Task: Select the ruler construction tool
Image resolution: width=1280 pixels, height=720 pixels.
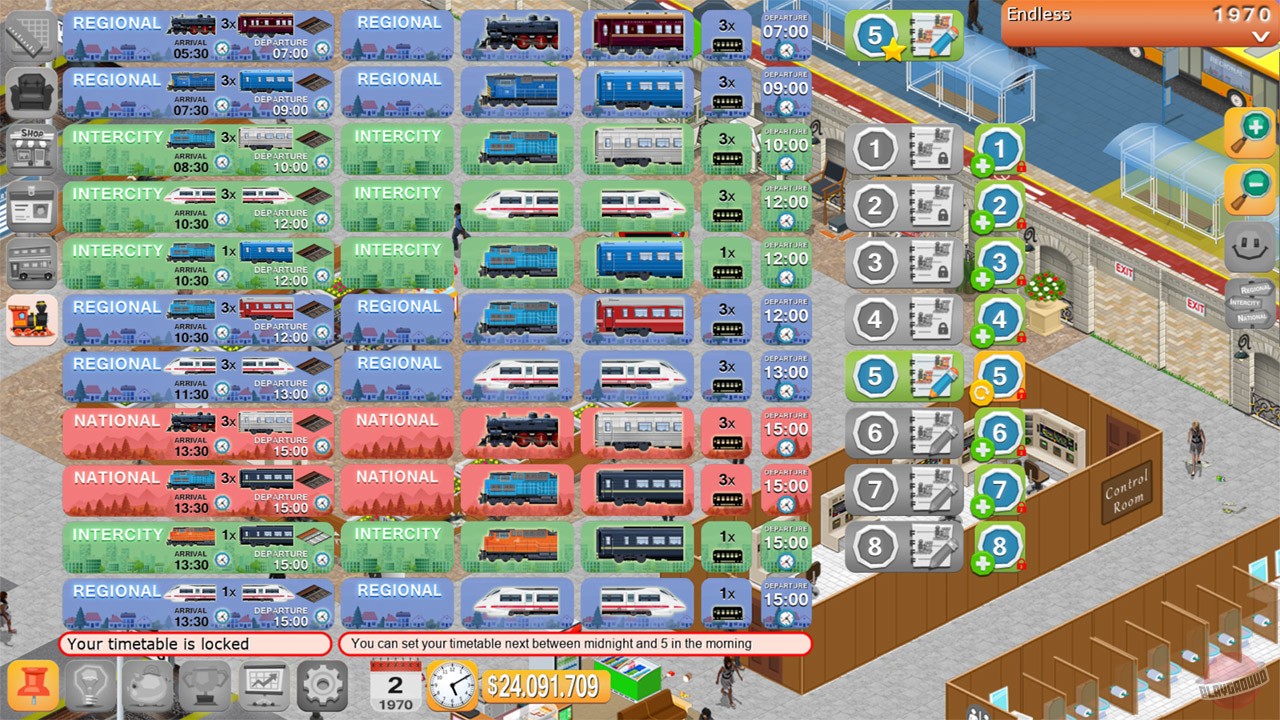Action: (x=31, y=33)
